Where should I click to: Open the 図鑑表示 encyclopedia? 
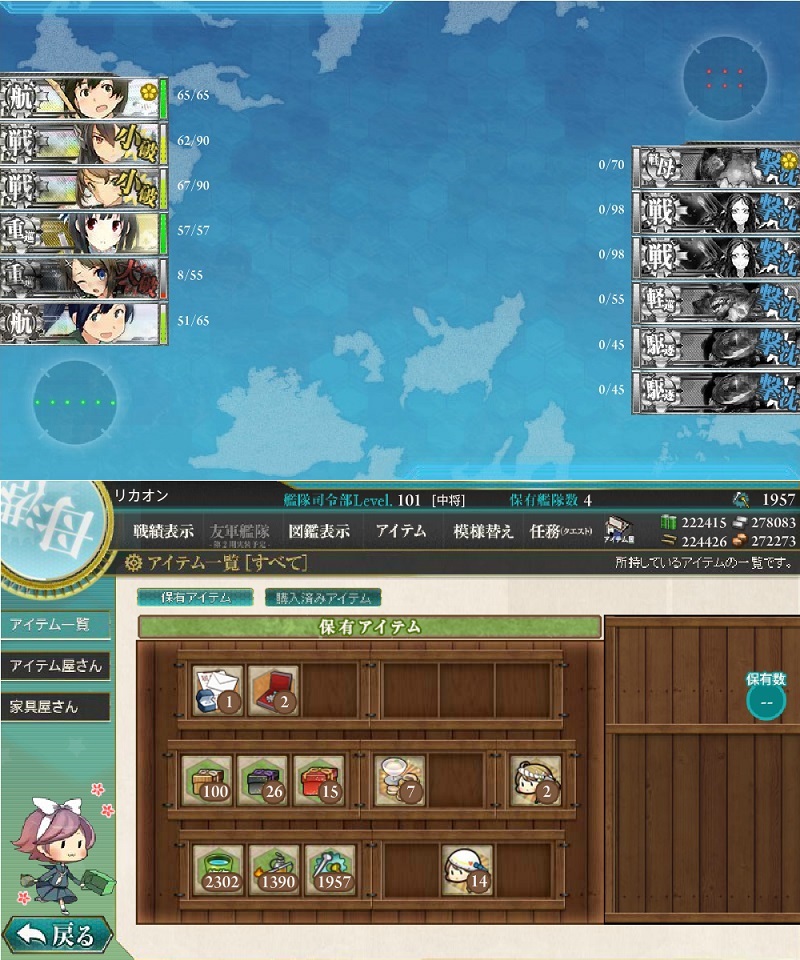[x=319, y=532]
